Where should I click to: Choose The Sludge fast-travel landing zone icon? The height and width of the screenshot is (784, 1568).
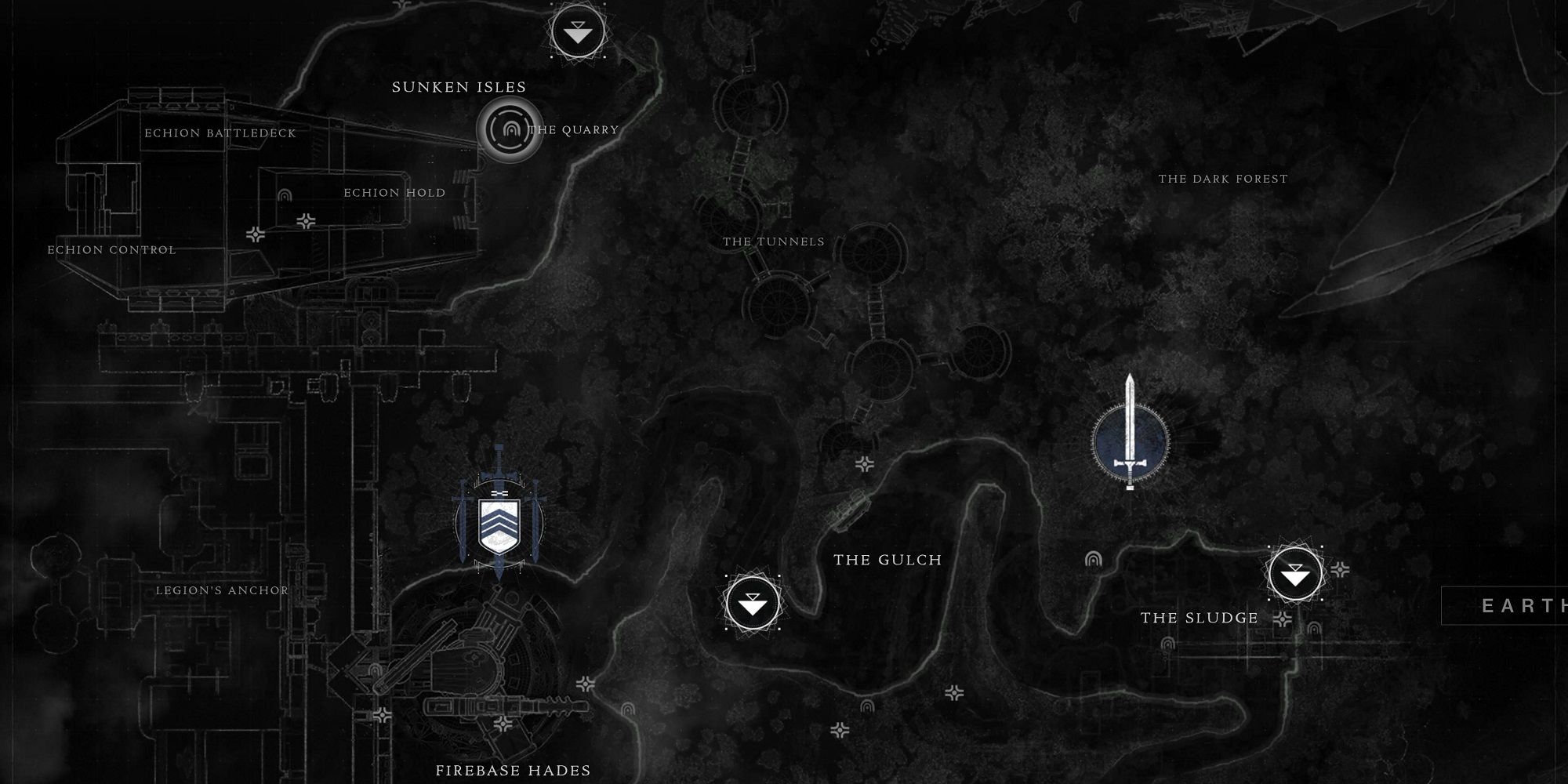coord(1294,573)
